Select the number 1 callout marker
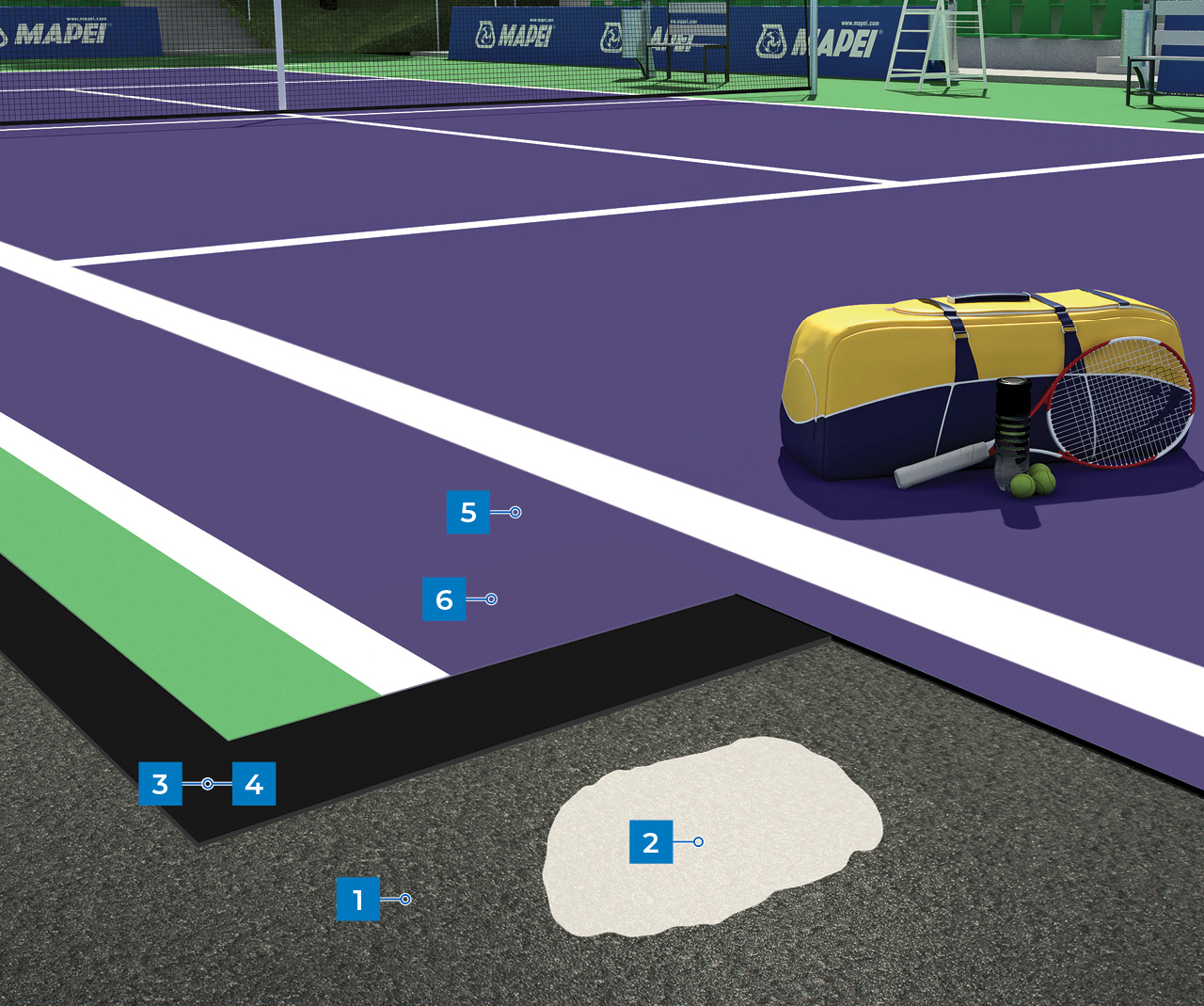 click(x=357, y=899)
